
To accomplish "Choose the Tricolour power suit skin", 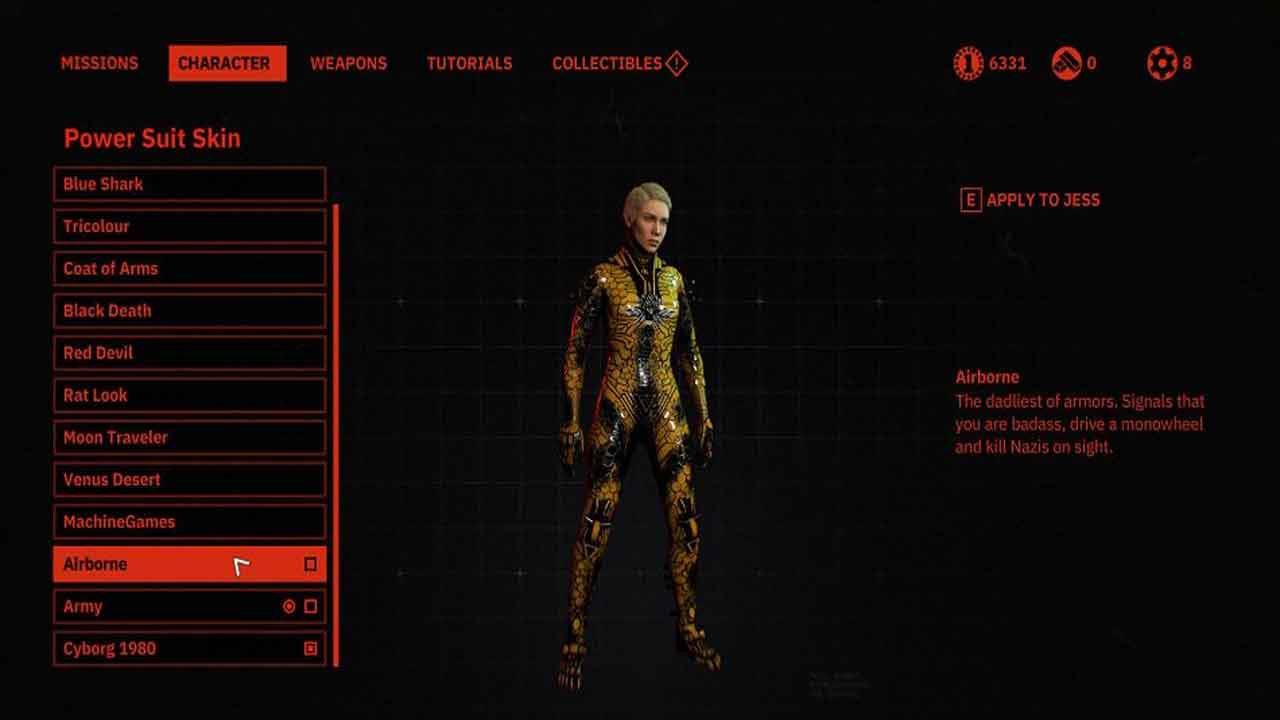I will click(x=189, y=226).
